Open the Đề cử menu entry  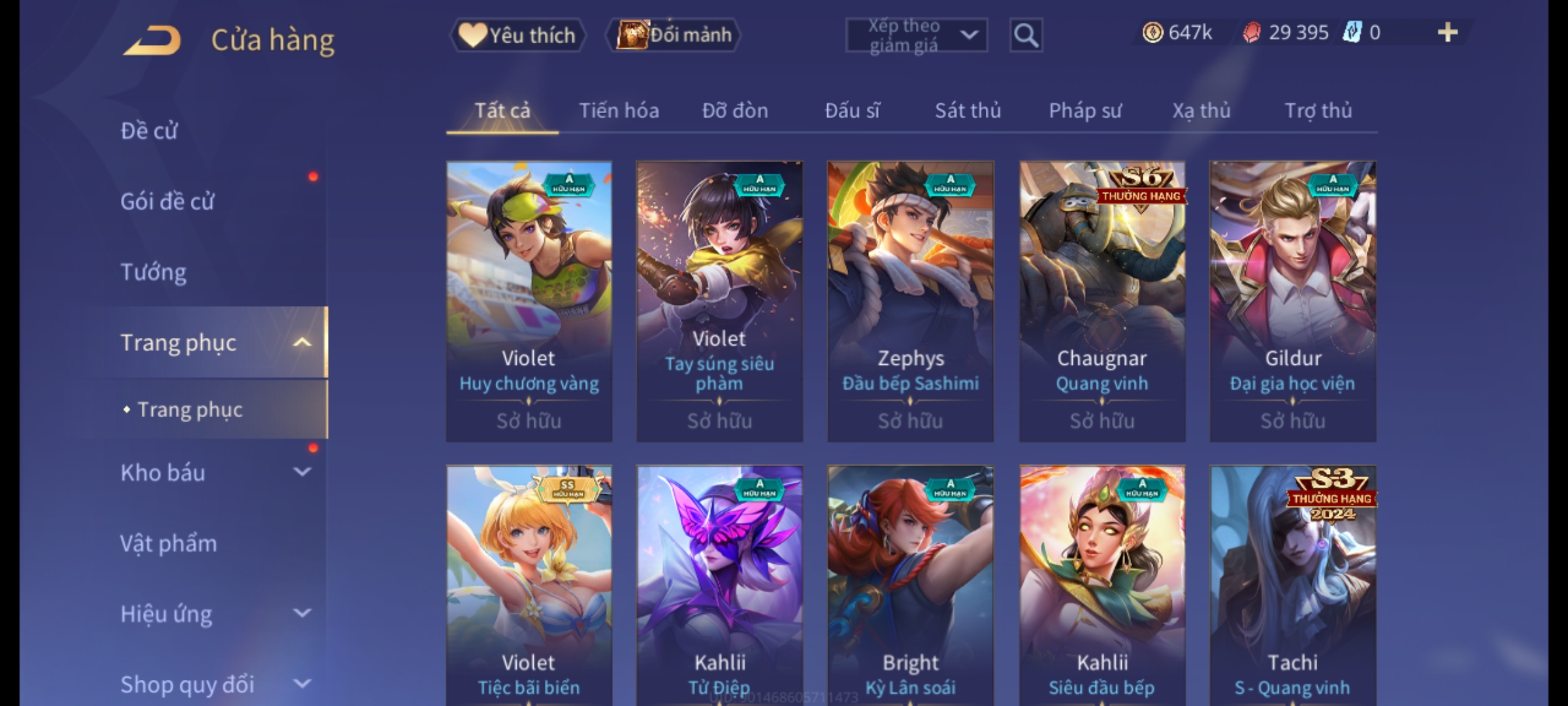[x=149, y=131]
